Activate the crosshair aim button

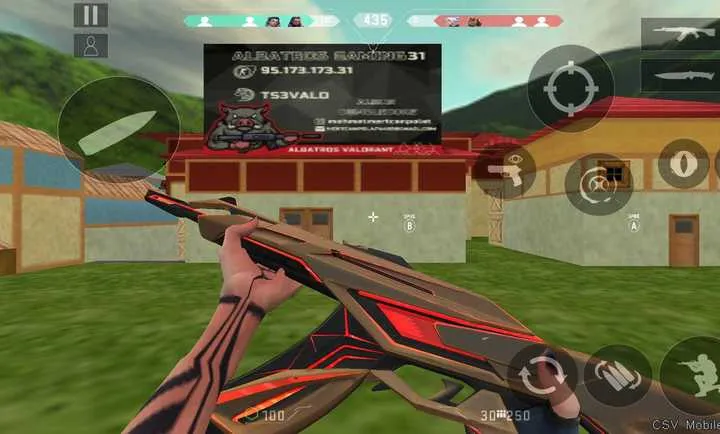pyautogui.click(x=570, y=89)
